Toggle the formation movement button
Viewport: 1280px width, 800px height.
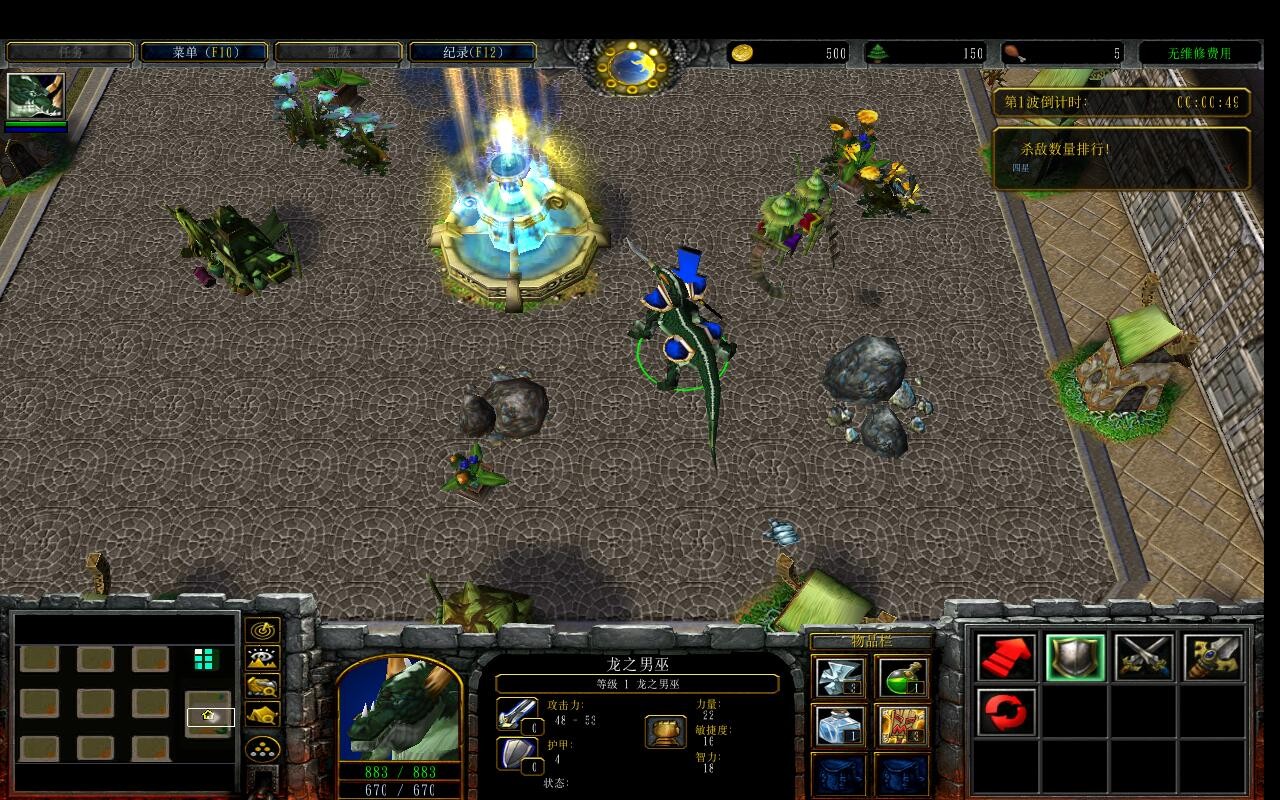[x=263, y=749]
